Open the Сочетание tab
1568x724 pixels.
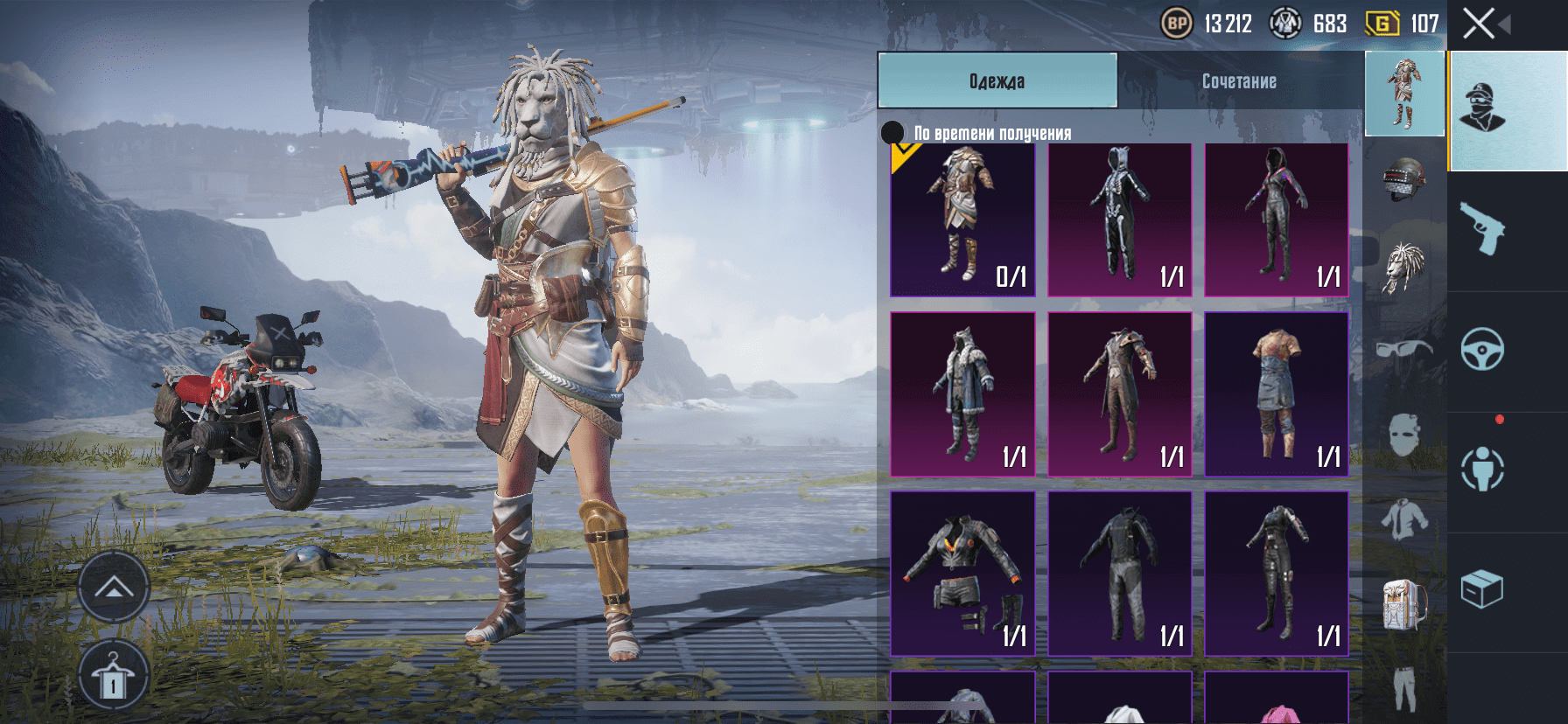[1238, 81]
